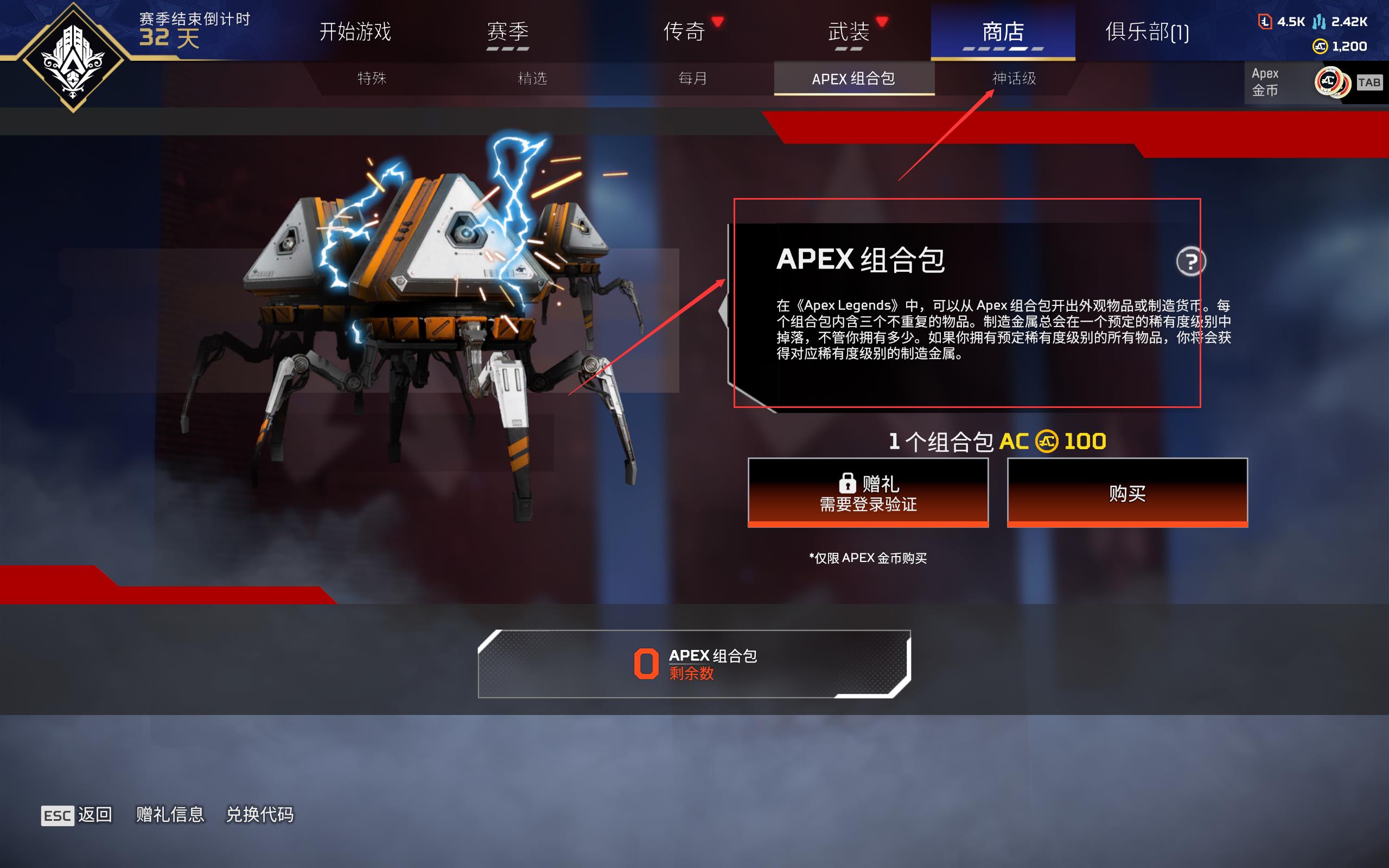Open the 赛季 menu item
1389x868 pixels.
click(507, 33)
